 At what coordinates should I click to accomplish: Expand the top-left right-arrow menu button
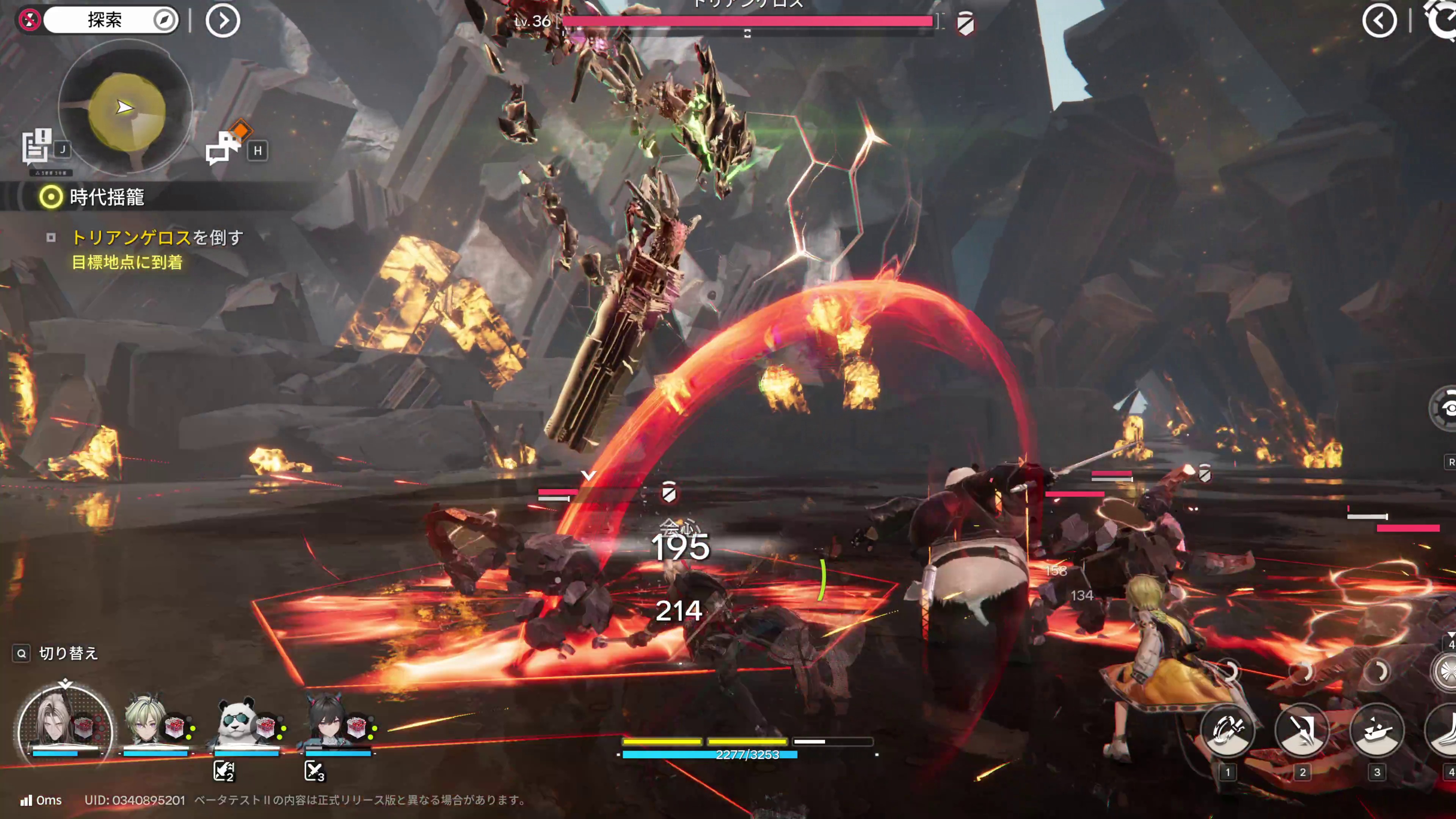(223, 21)
